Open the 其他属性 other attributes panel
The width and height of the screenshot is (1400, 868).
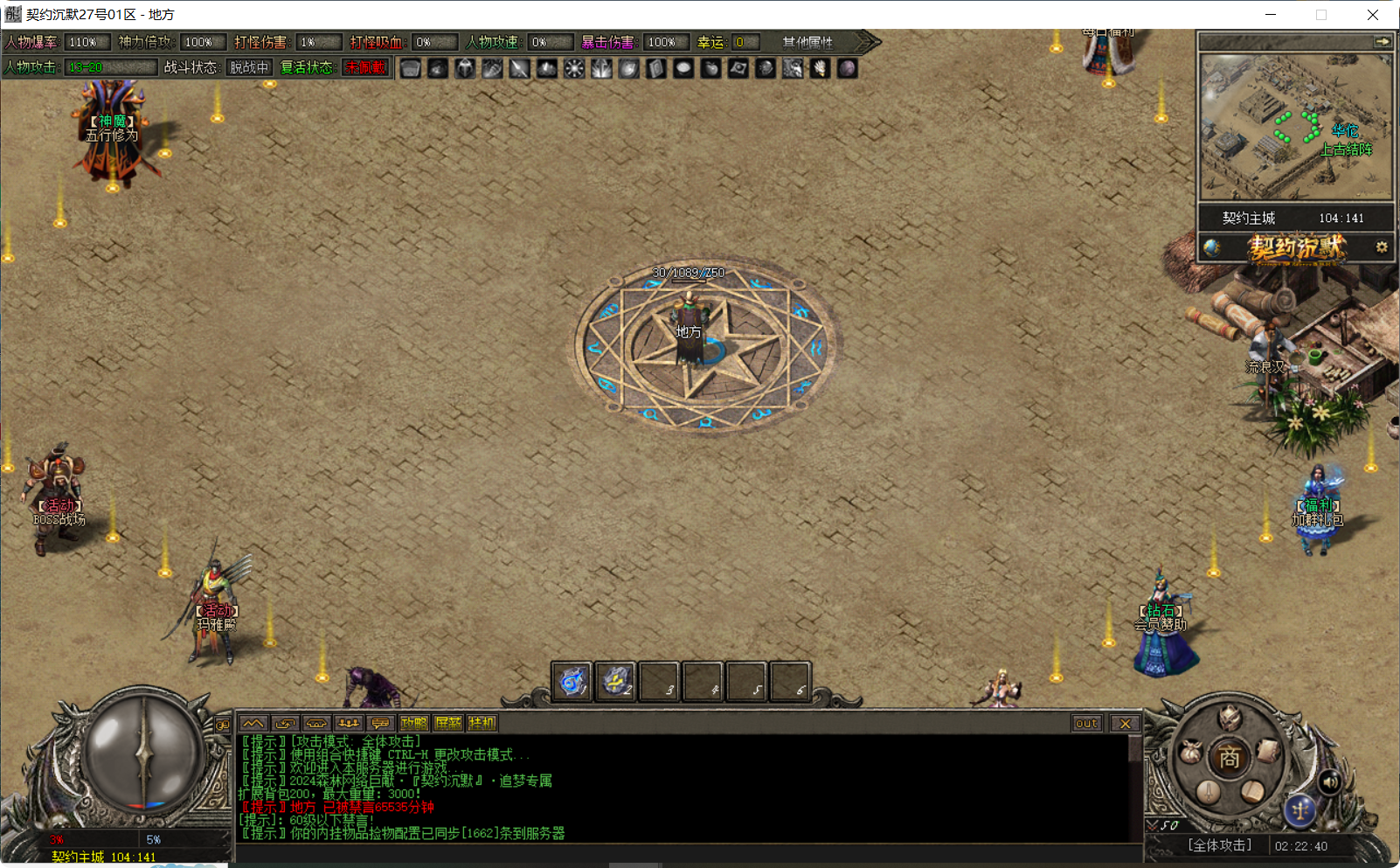807,42
